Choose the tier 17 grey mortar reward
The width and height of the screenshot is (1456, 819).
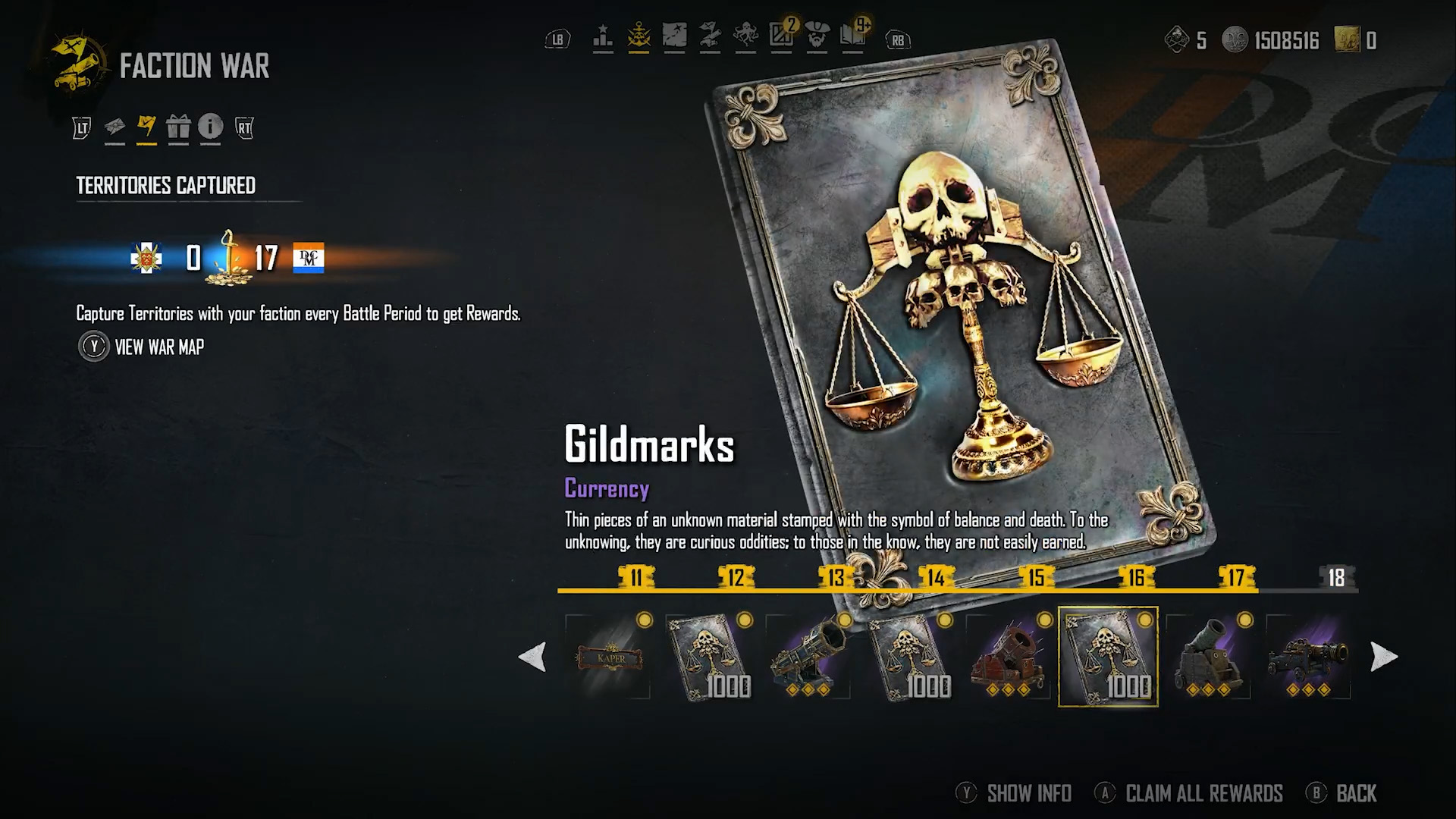(1209, 657)
